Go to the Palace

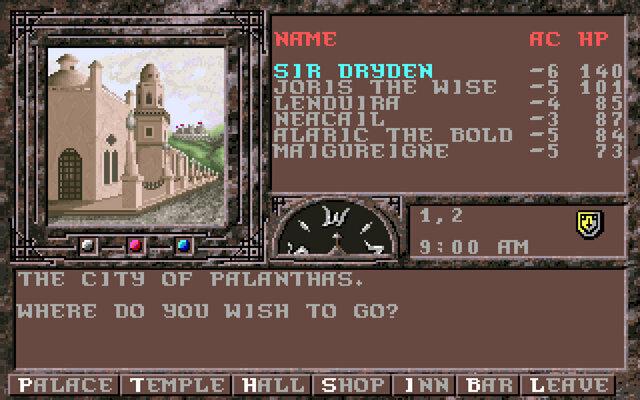tap(64, 385)
